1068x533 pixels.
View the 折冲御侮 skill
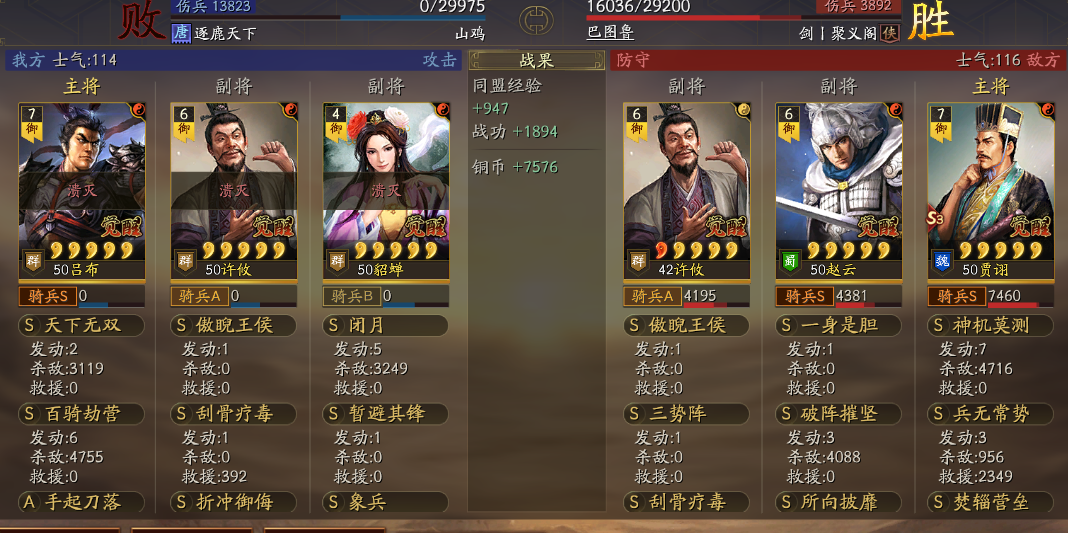coord(234,501)
